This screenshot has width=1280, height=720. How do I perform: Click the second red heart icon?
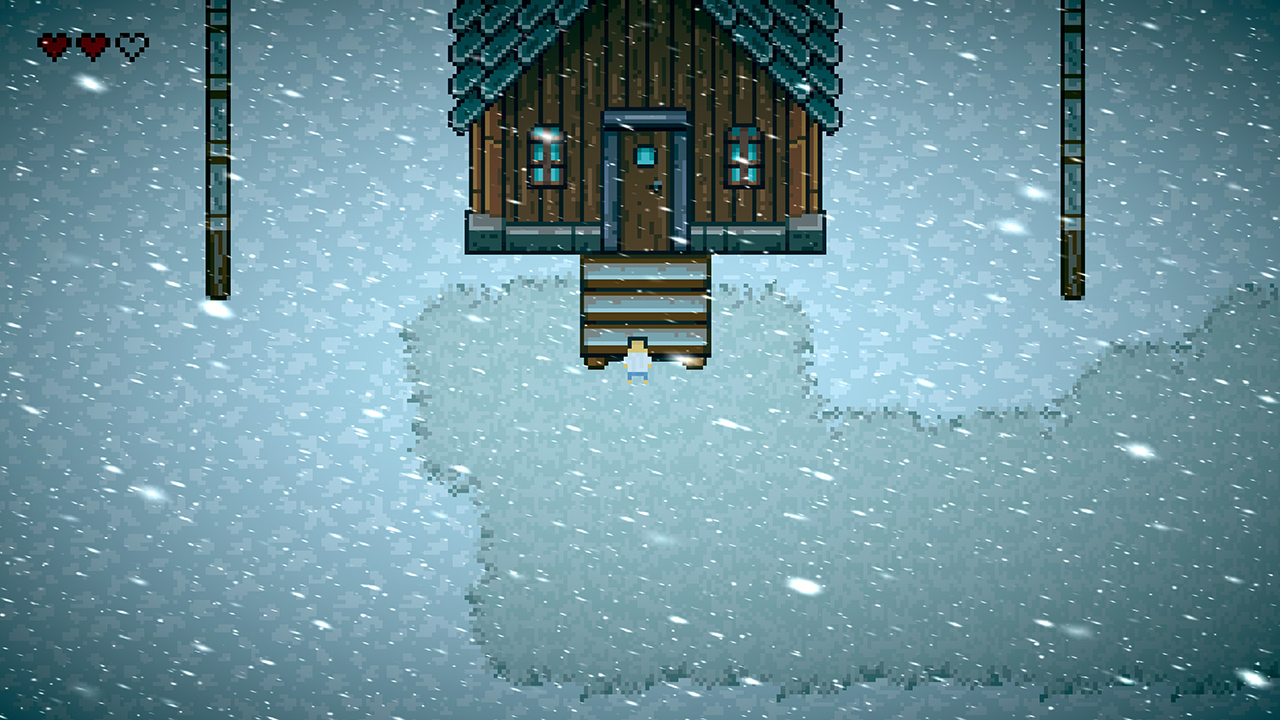(x=92, y=45)
